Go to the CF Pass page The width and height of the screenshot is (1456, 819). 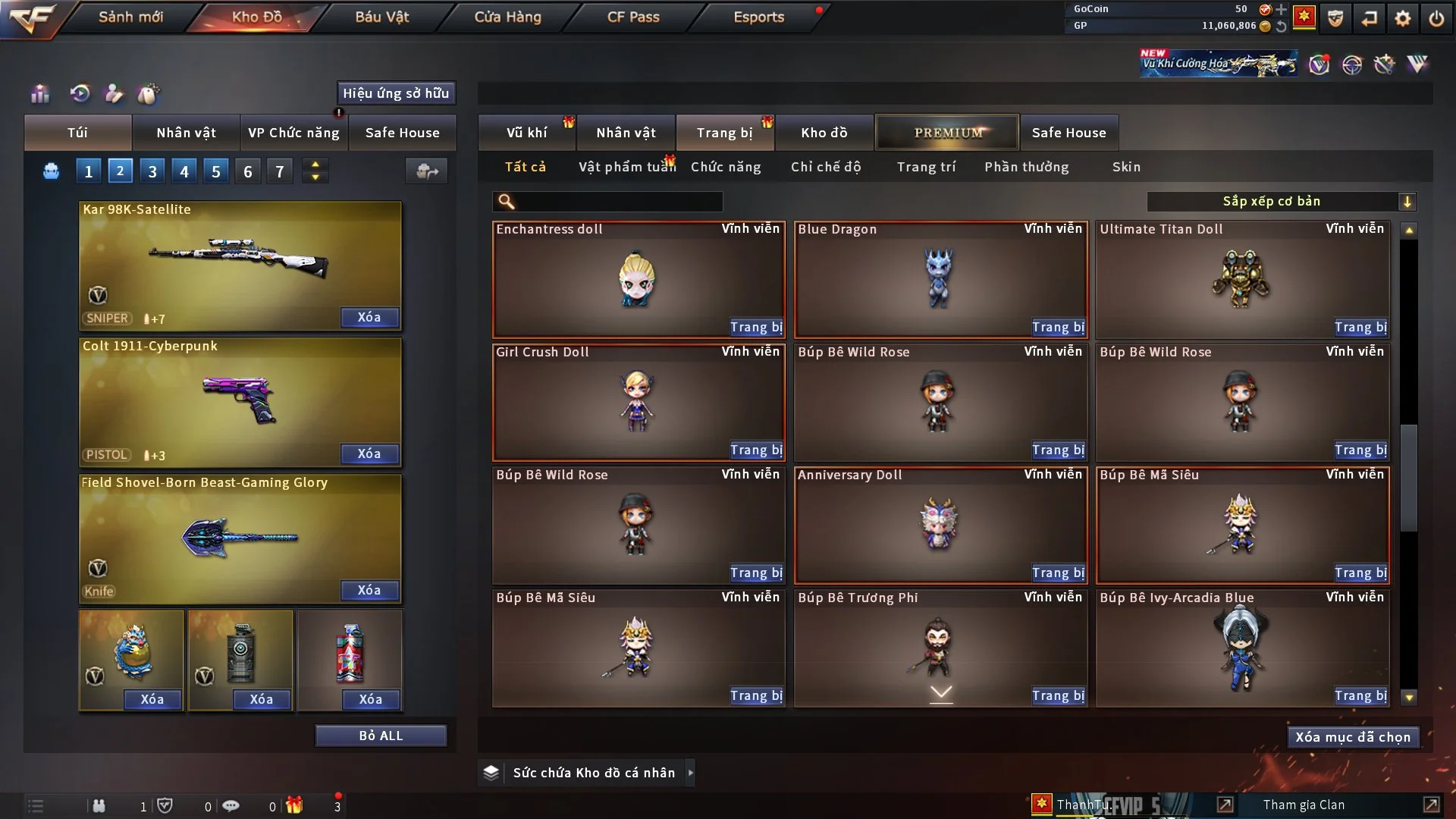pyautogui.click(x=633, y=17)
